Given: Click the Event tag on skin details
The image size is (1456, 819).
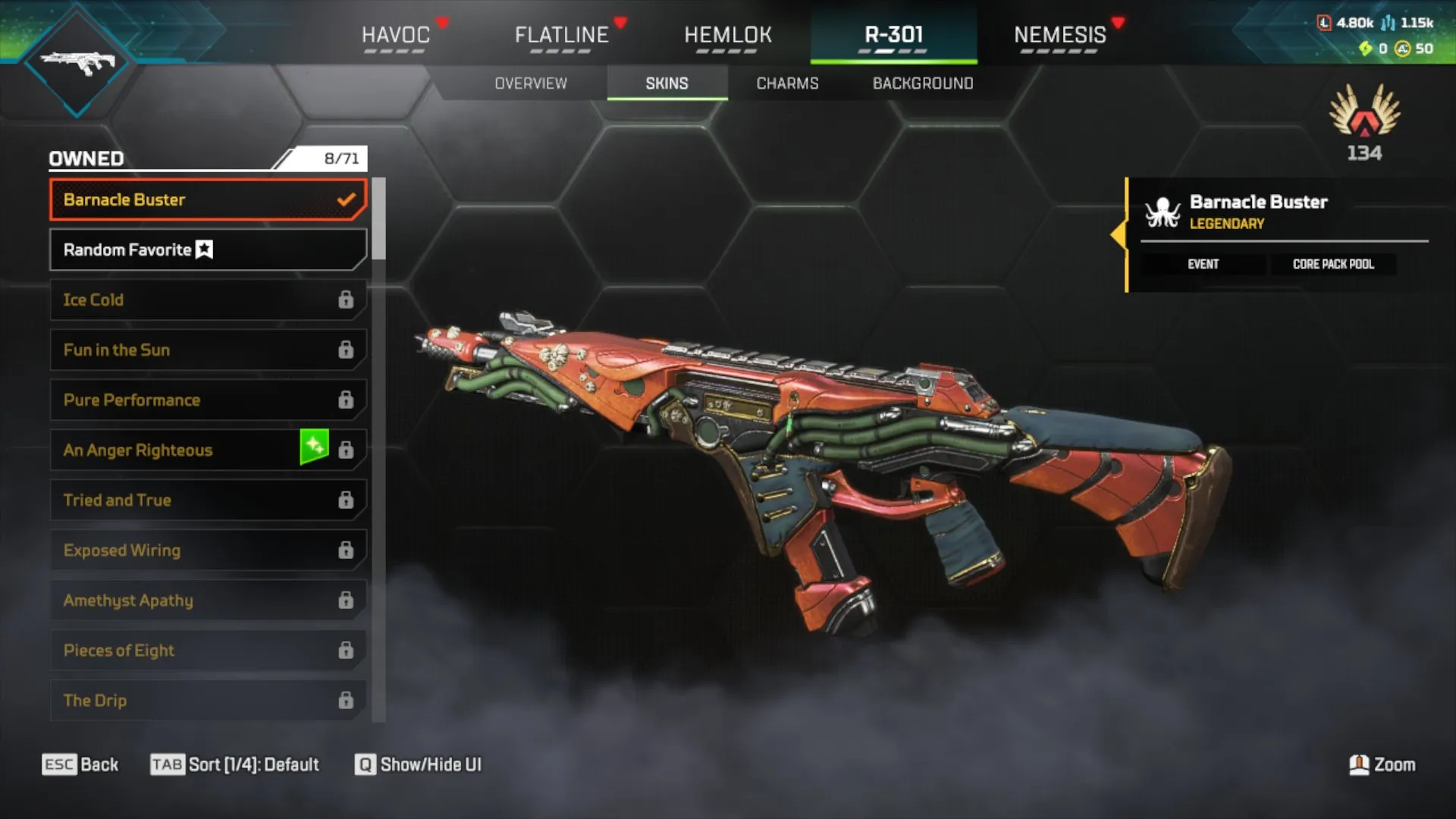Looking at the screenshot, I should coord(1203,264).
